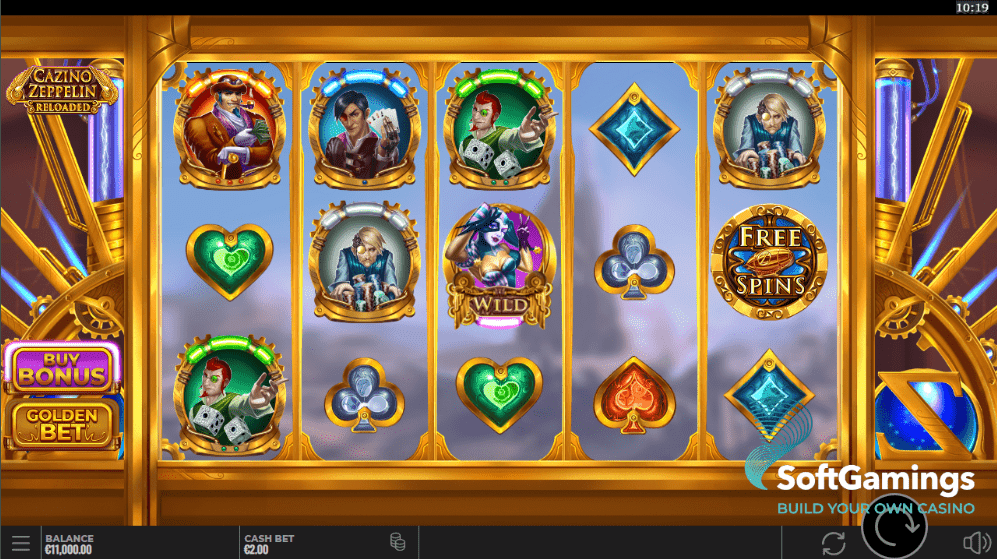
Task: Open the Buy Bonus feature
Action: pyautogui.click(x=61, y=367)
